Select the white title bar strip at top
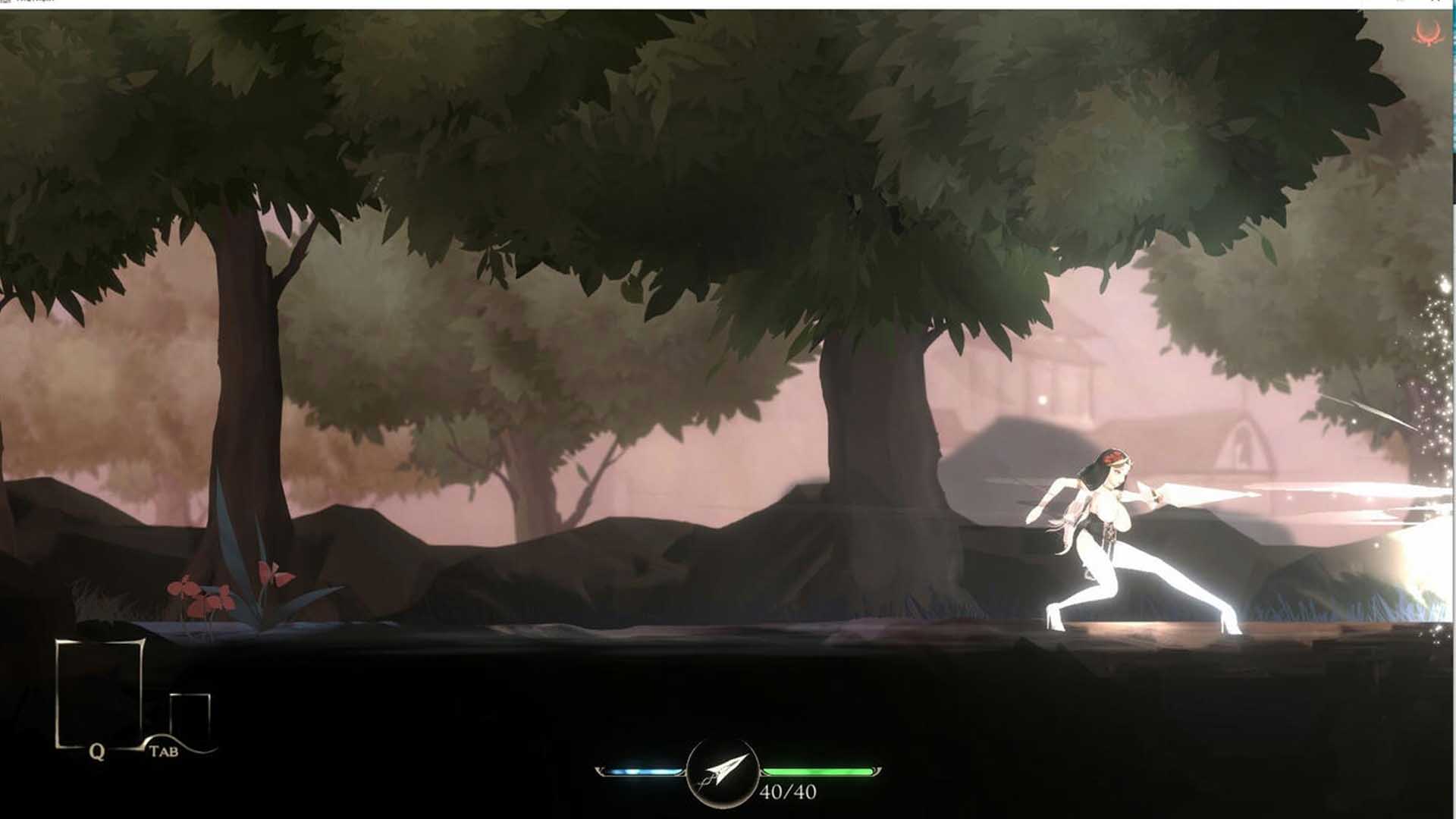 pos(728,3)
